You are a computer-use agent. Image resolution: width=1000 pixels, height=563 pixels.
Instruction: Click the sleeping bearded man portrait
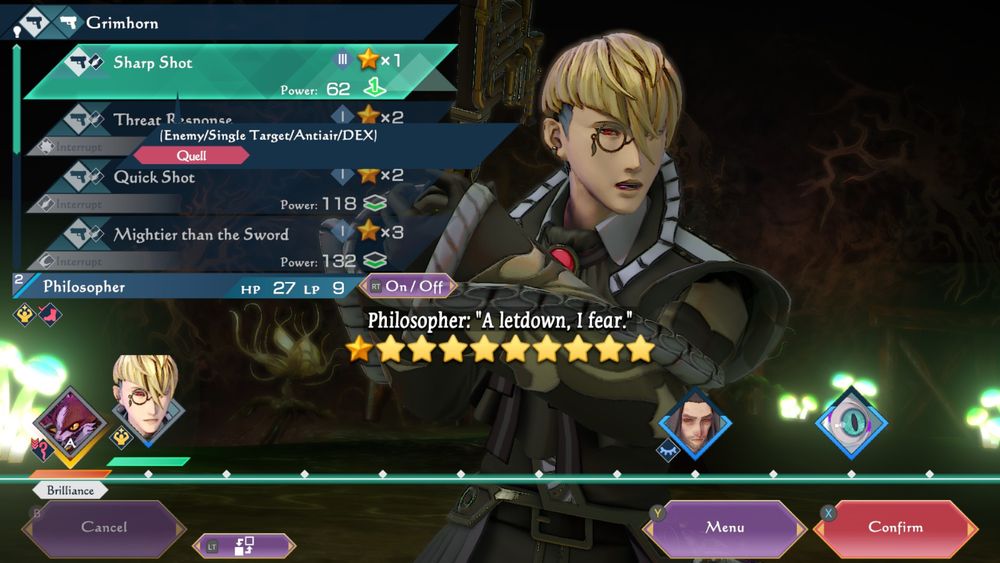695,422
